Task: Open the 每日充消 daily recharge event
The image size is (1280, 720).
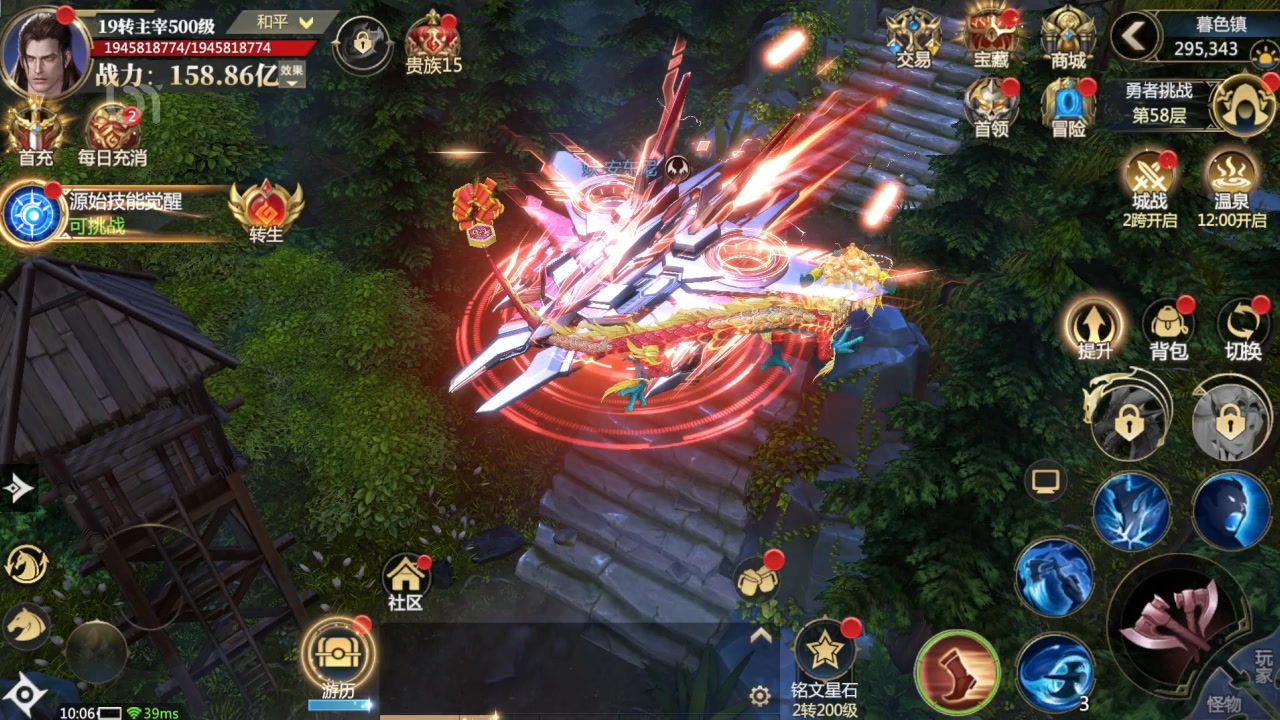Action: click(x=112, y=131)
